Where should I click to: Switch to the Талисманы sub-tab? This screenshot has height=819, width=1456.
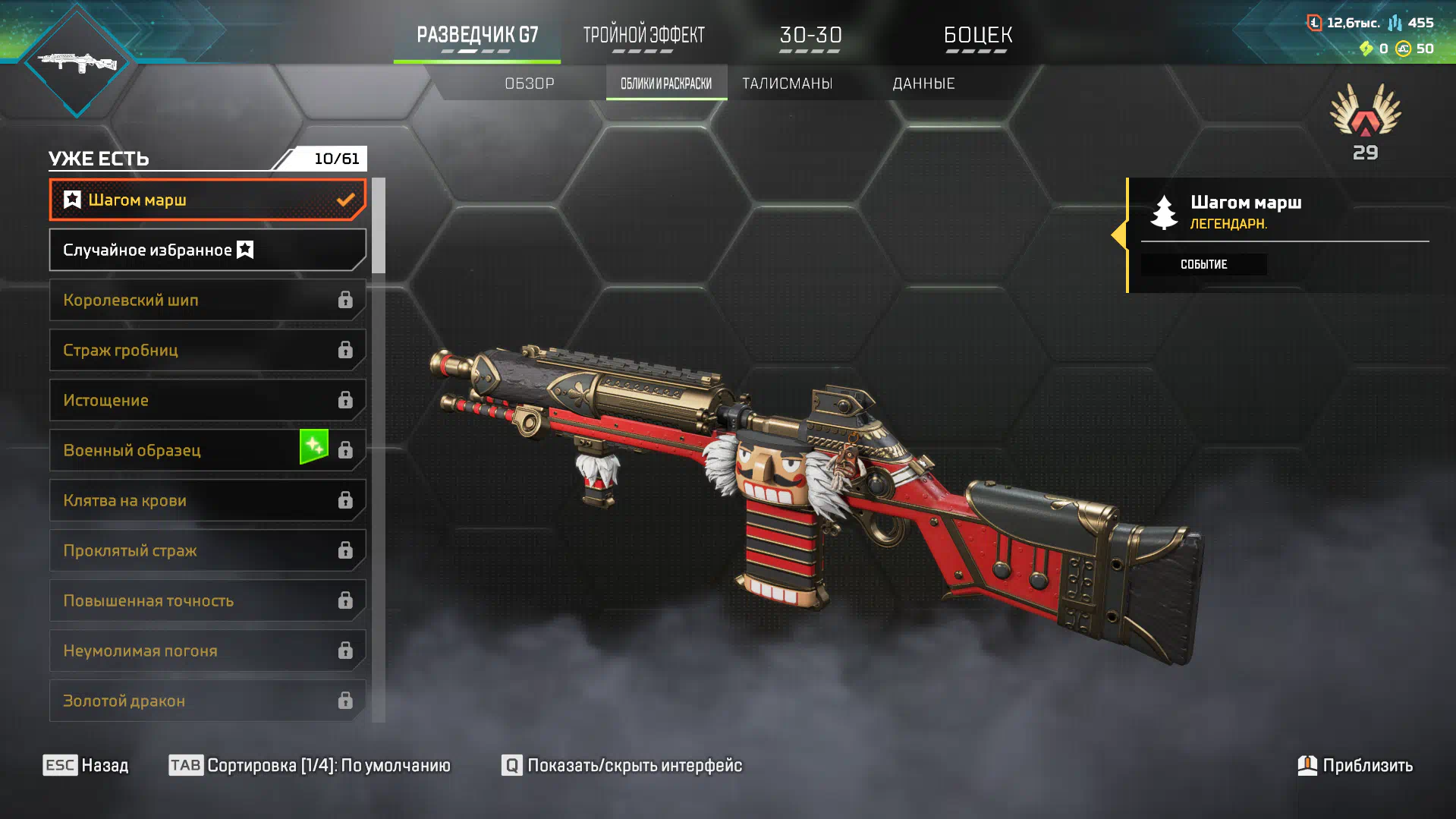coord(787,83)
